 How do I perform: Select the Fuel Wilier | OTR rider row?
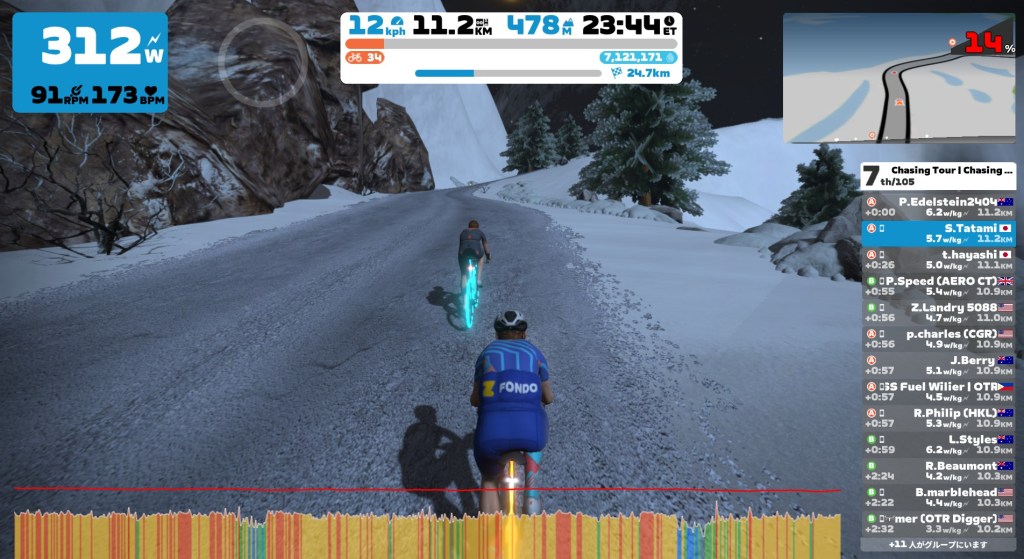pos(939,391)
